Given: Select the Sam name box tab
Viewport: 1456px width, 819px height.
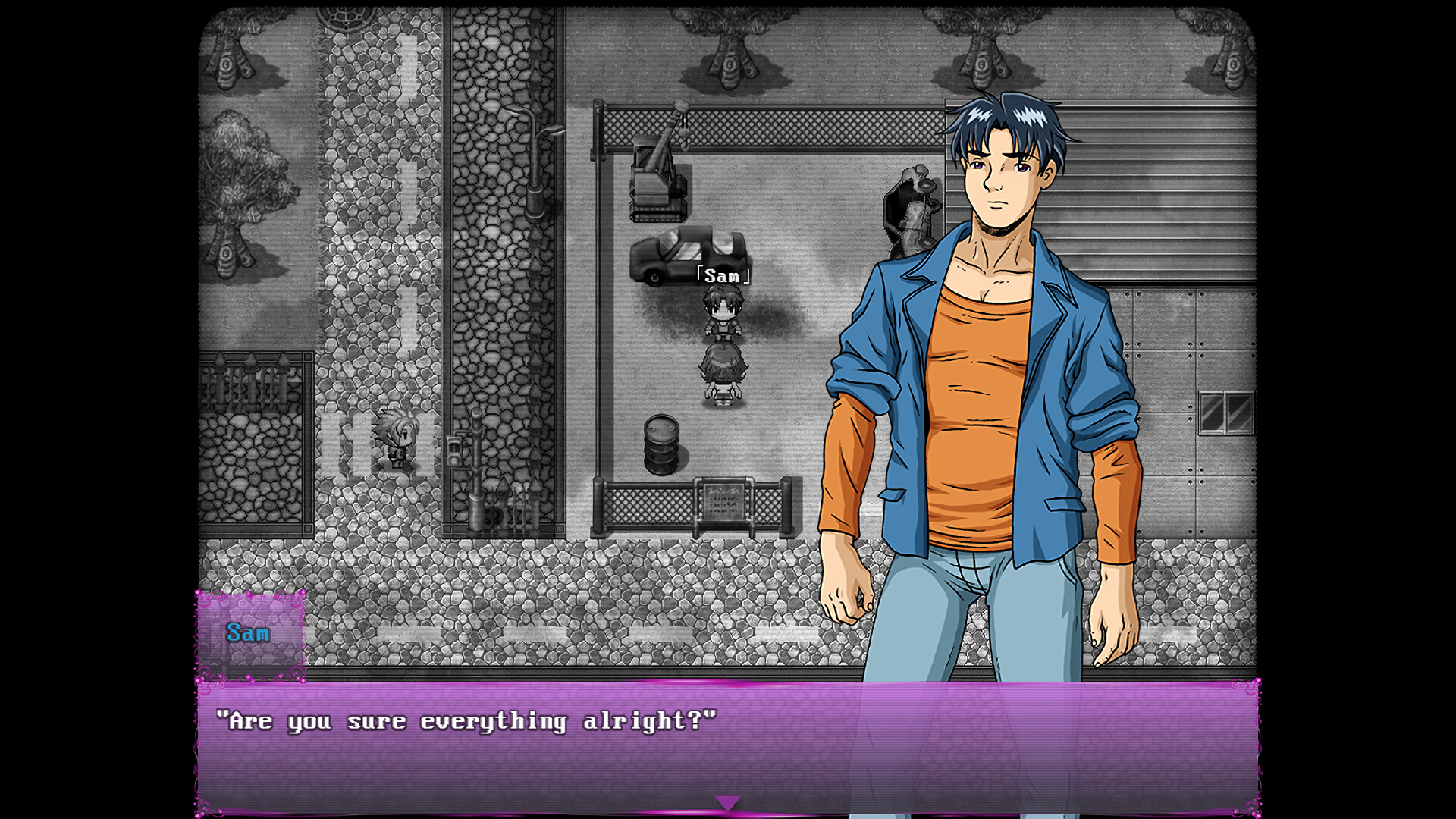Looking at the screenshot, I should pyautogui.click(x=250, y=633).
